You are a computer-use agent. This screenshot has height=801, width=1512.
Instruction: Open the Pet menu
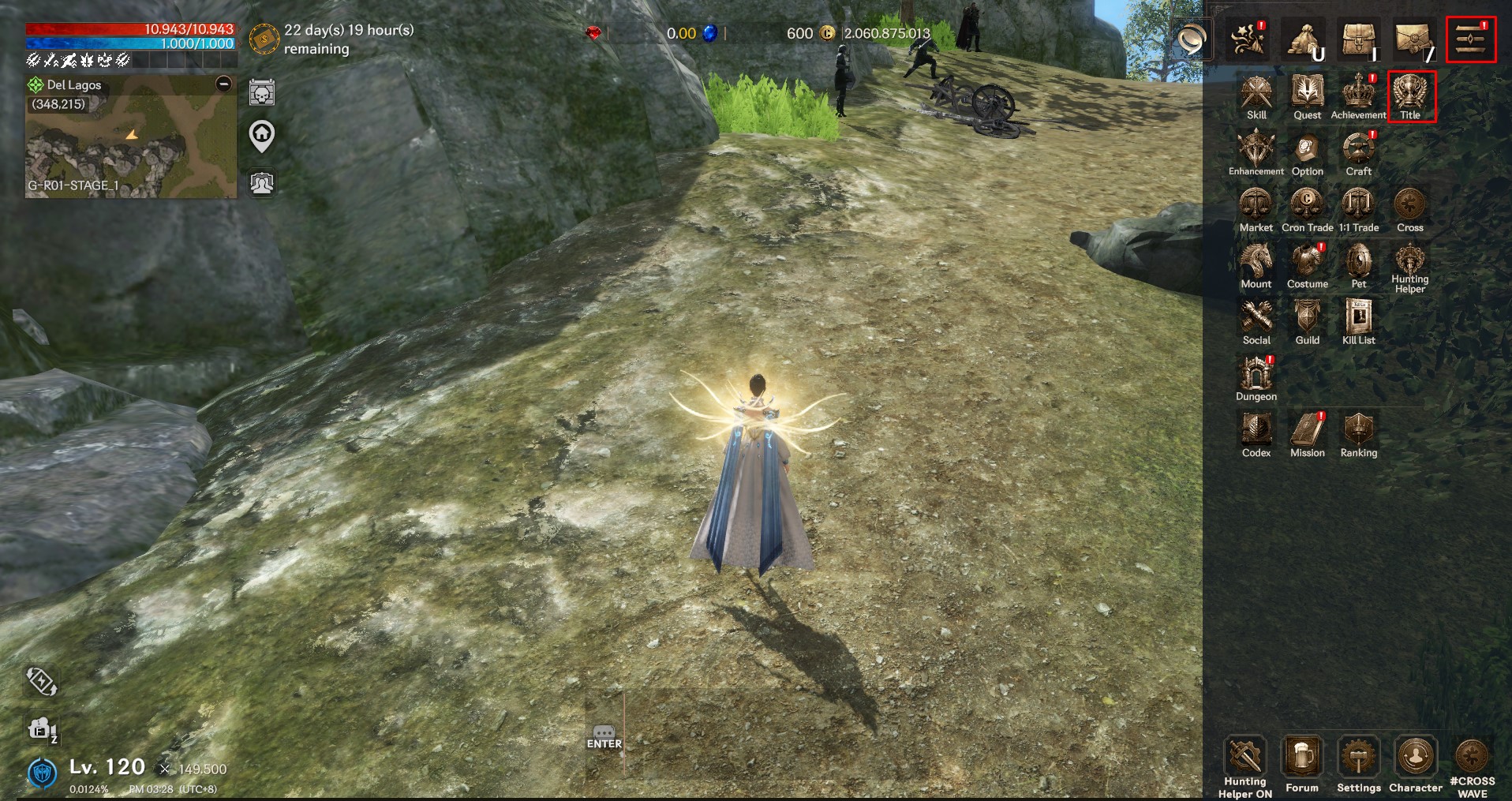point(1358,264)
